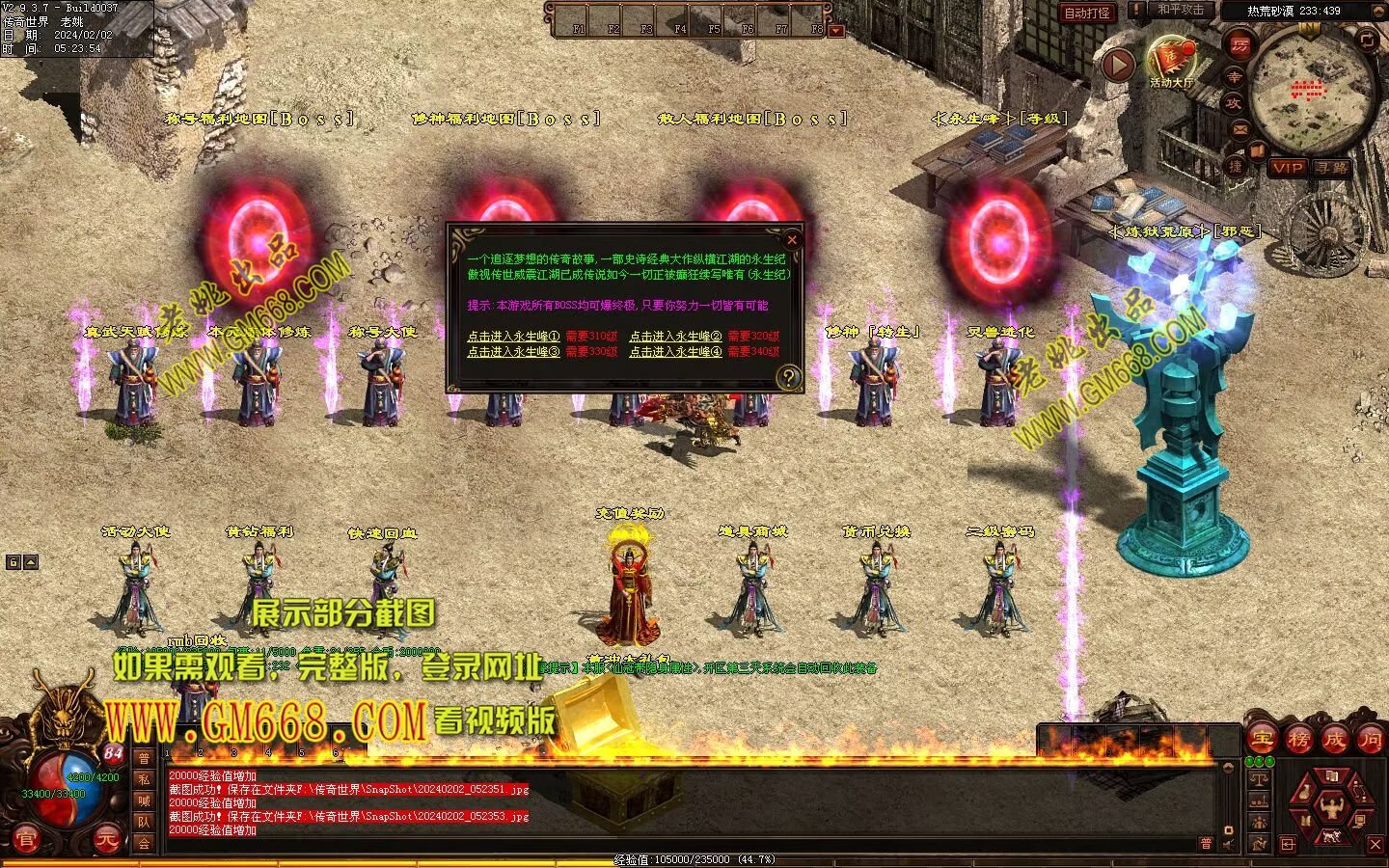The image size is (1389, 868).
Task: Open the dialog's question mark help
Action: (x=789, y=377)
